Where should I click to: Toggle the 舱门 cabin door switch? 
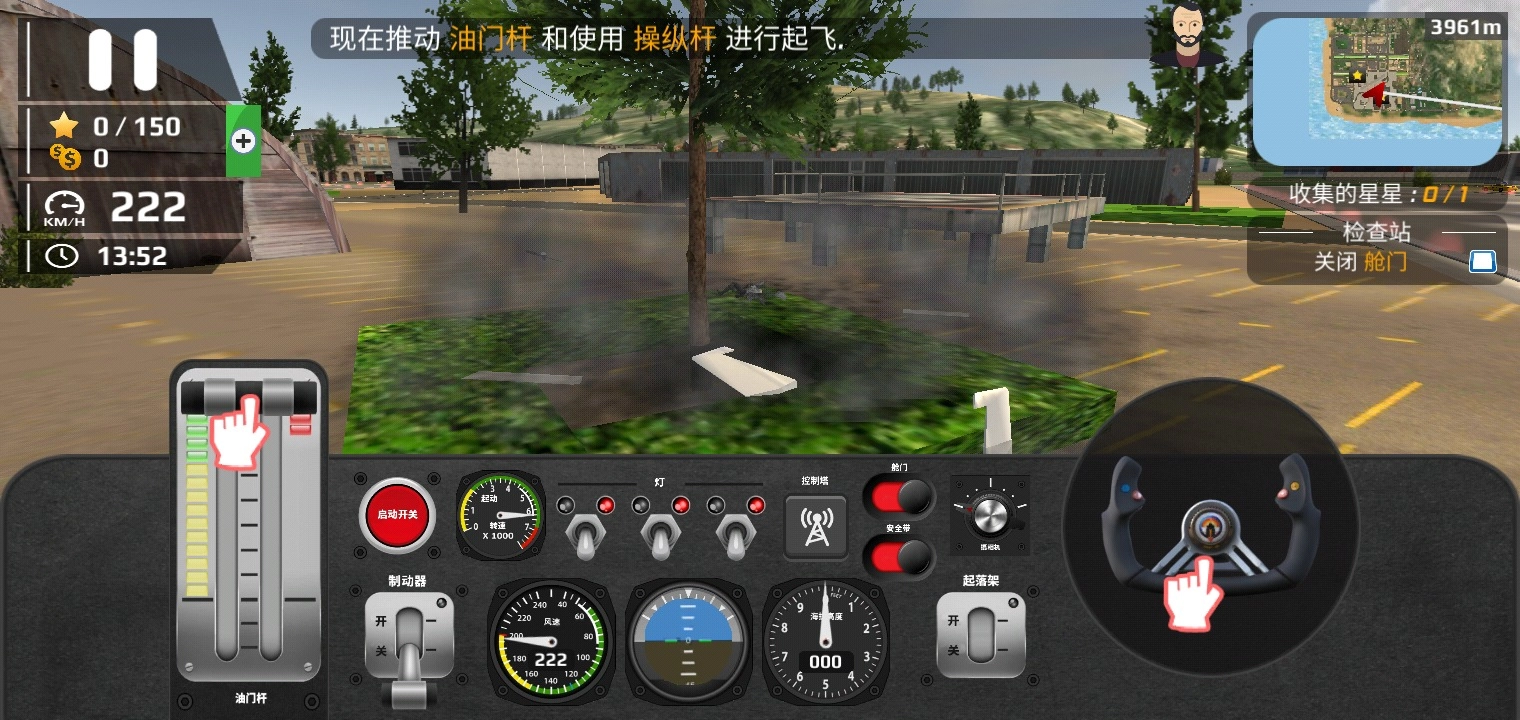[897, 497]
